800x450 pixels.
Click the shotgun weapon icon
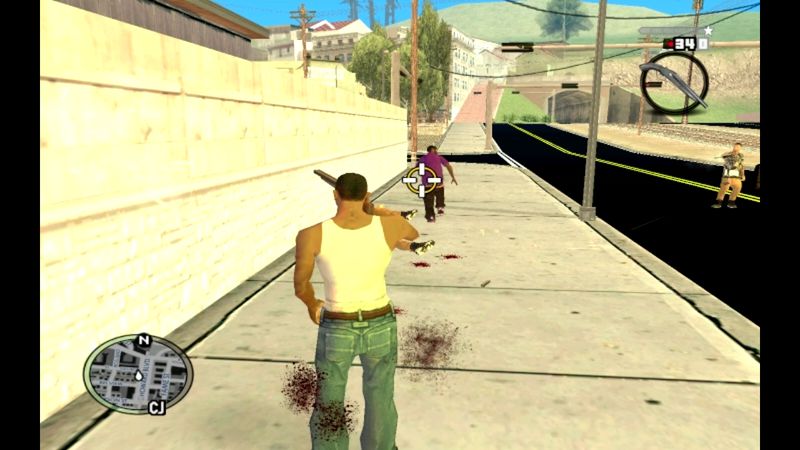[x=673, y=80]
